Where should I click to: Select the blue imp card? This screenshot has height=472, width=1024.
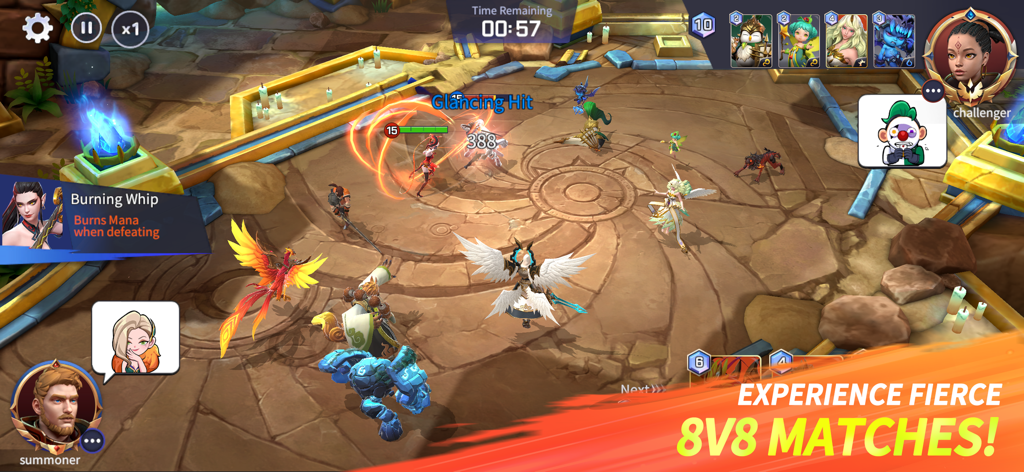click(x=893, y=41)
